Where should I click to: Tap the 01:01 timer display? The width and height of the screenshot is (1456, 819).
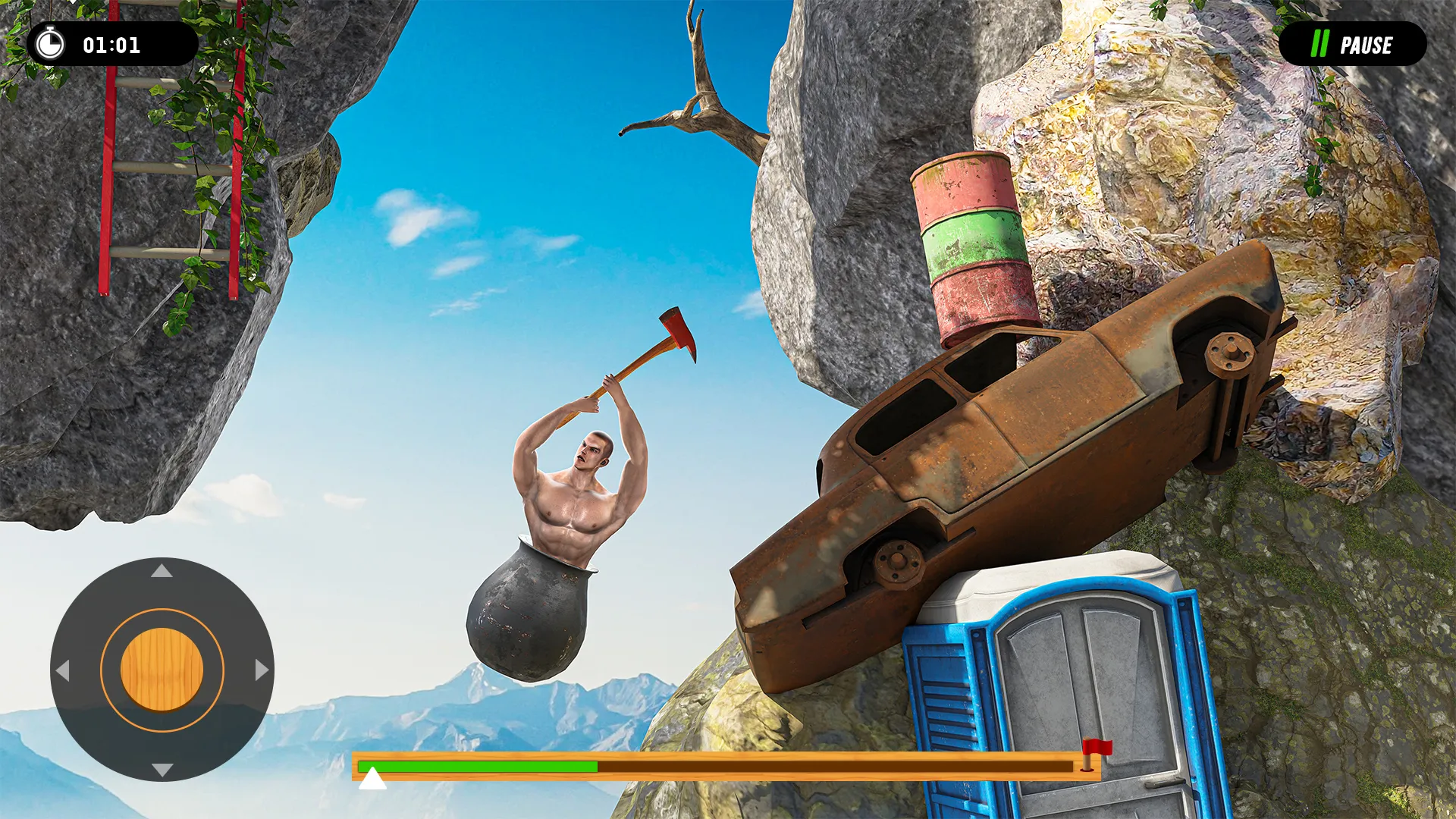point(112,44)
